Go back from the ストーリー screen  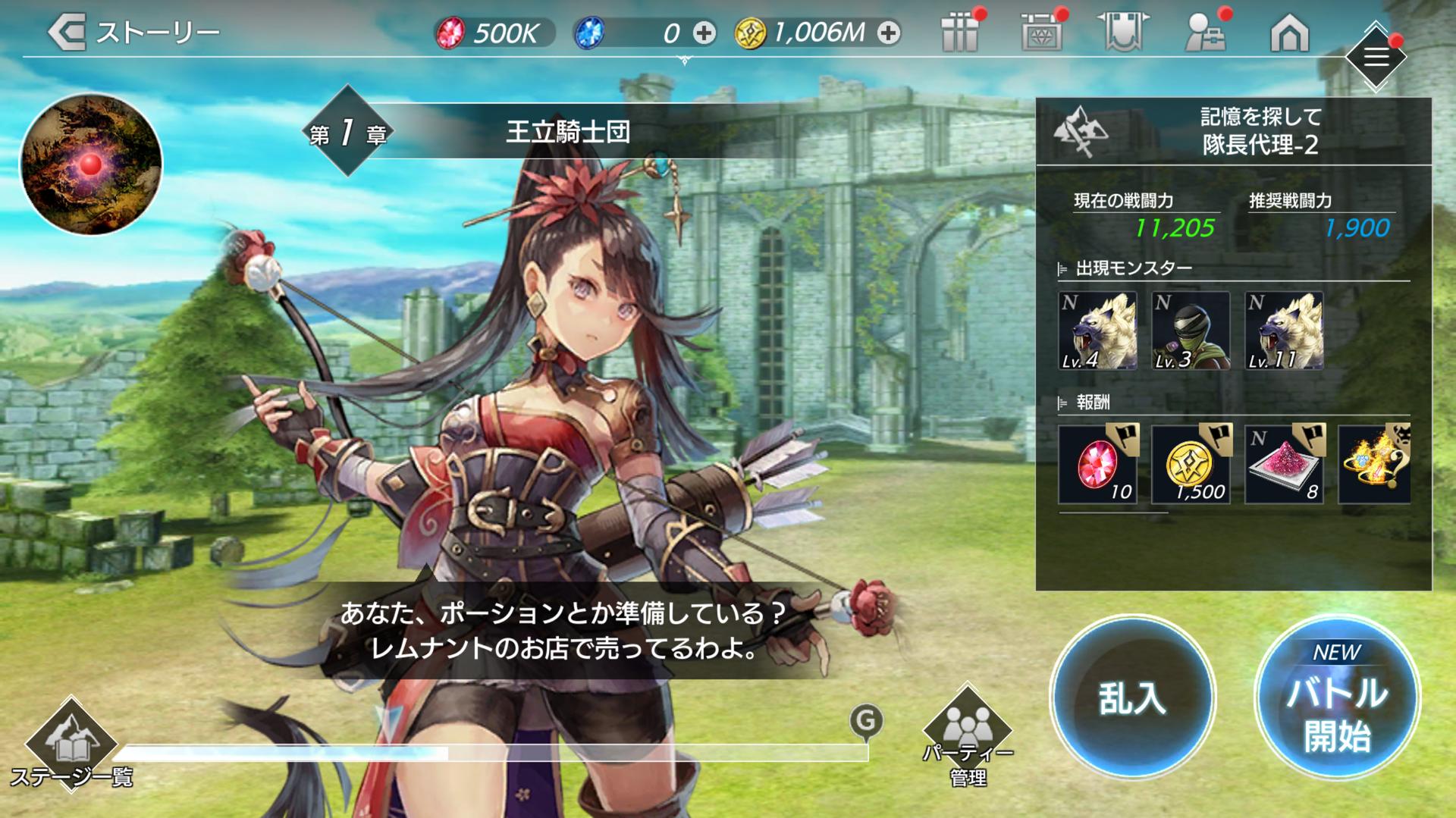click(67, 33)
